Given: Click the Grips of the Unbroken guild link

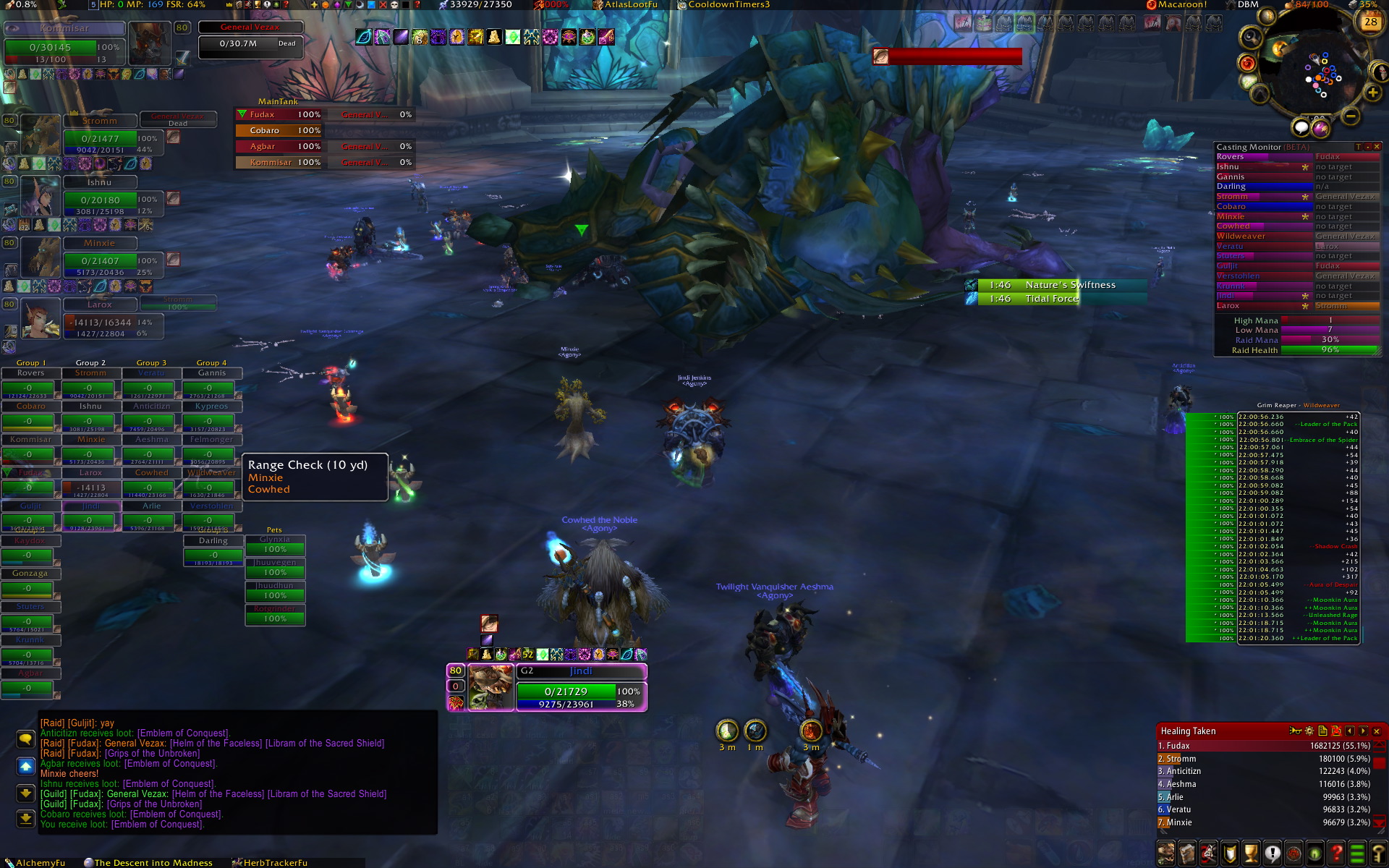Looking at the screenshot, I should click(154, 804).
